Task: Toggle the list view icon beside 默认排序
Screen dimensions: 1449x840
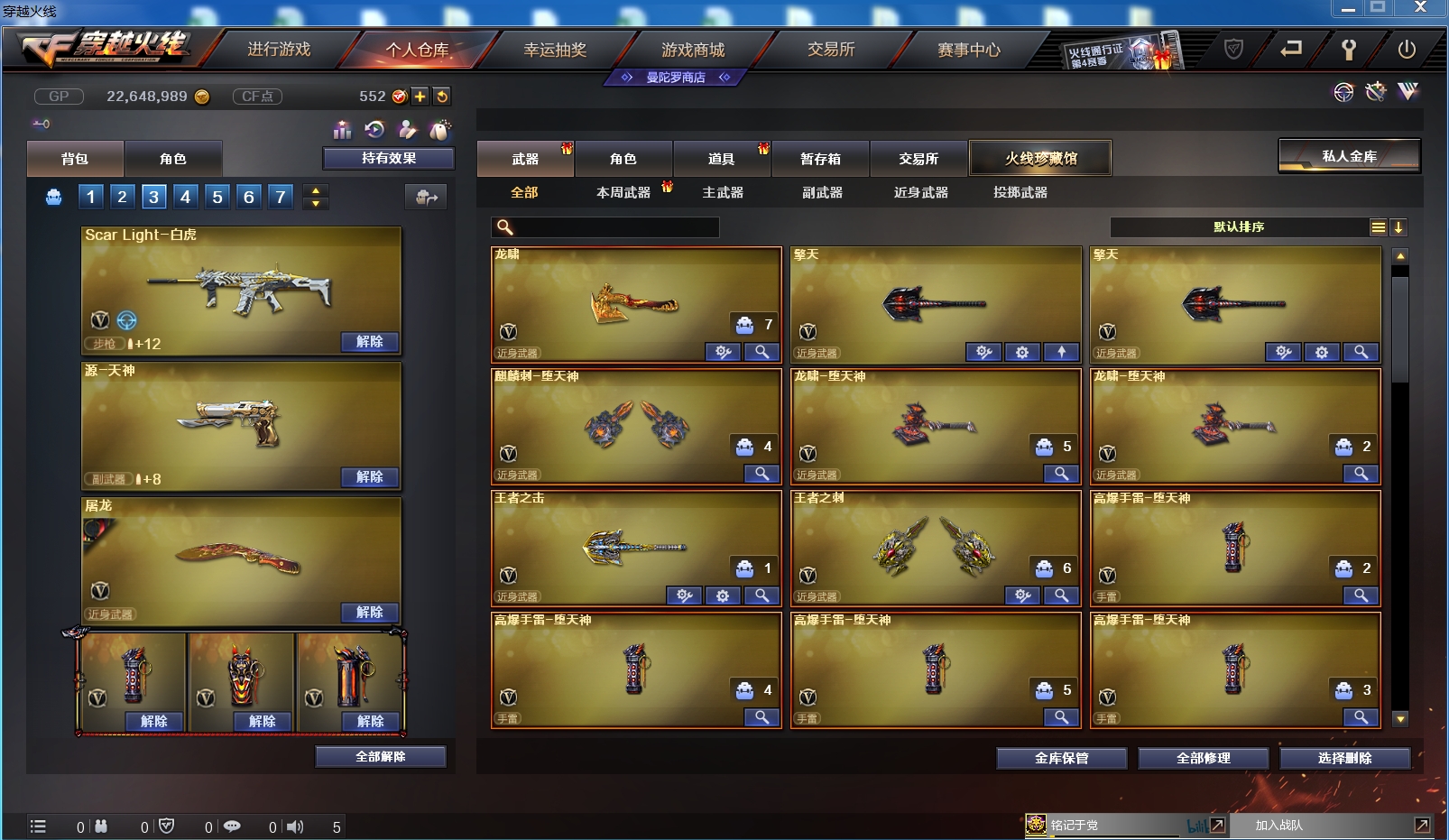Action: click(1378, 227)
